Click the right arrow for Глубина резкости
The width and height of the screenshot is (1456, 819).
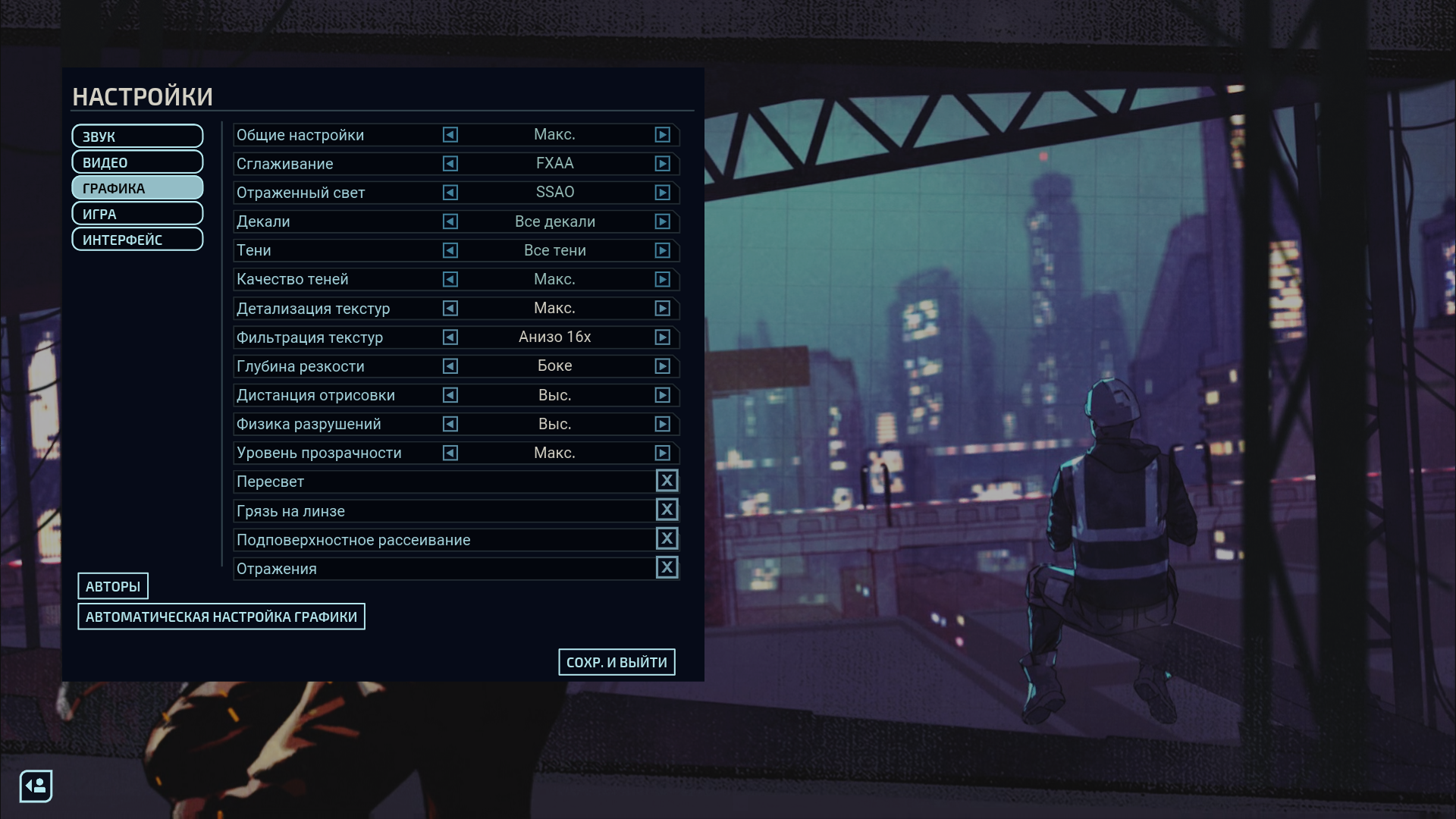[663, 366]
